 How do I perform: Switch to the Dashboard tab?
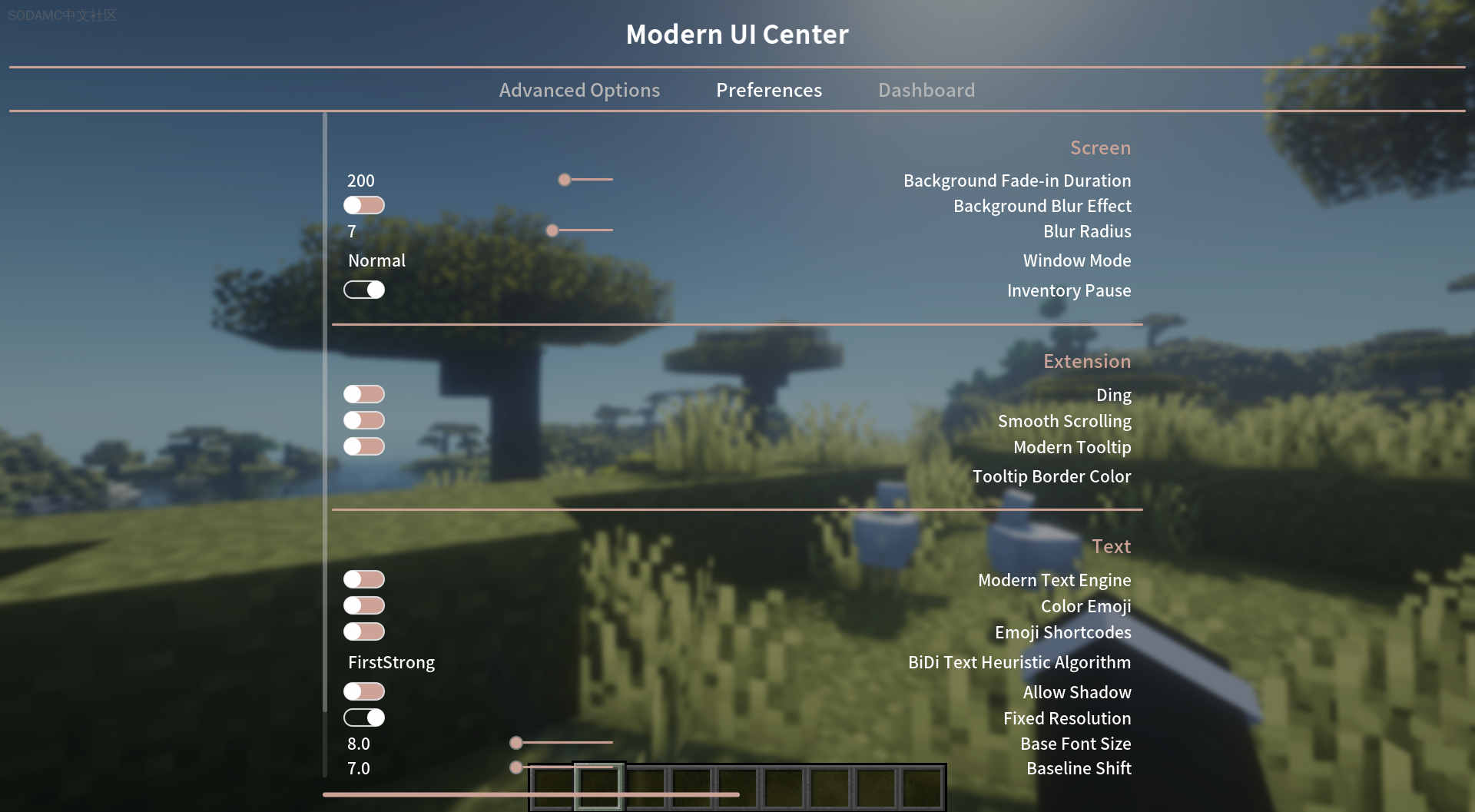click(x=926, y=90)
